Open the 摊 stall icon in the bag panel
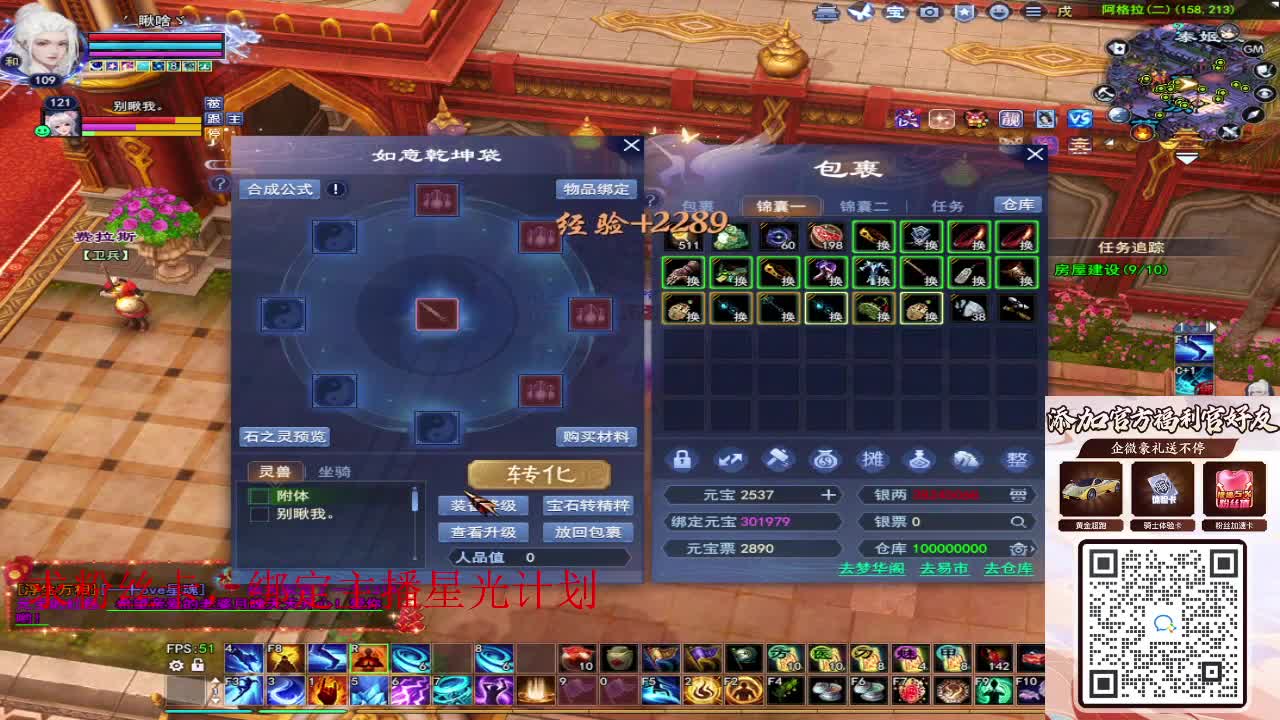This screenshot has width=1280, height=720. click(875, 460)
